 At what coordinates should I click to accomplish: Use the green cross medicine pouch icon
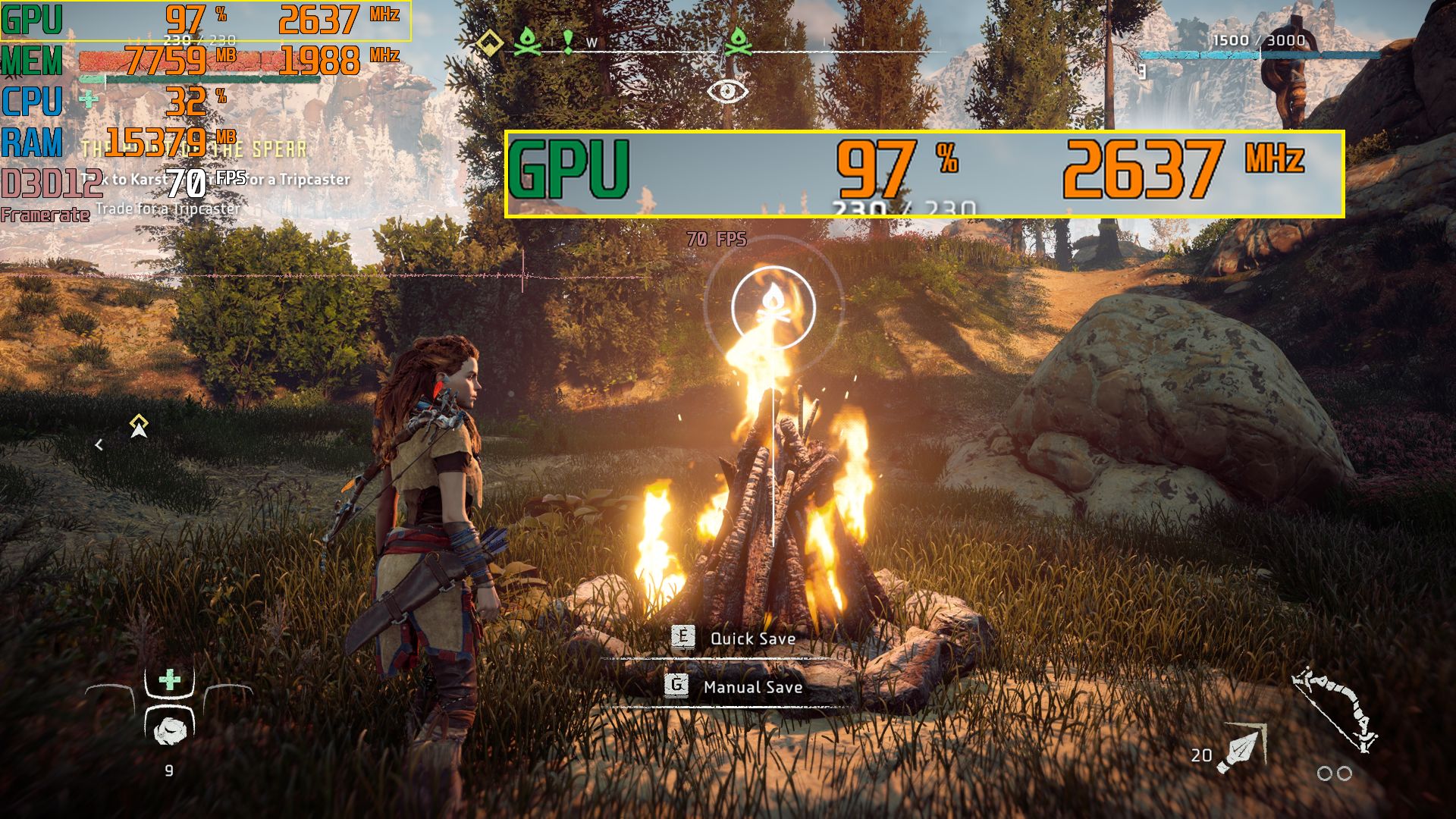point(170,679)
